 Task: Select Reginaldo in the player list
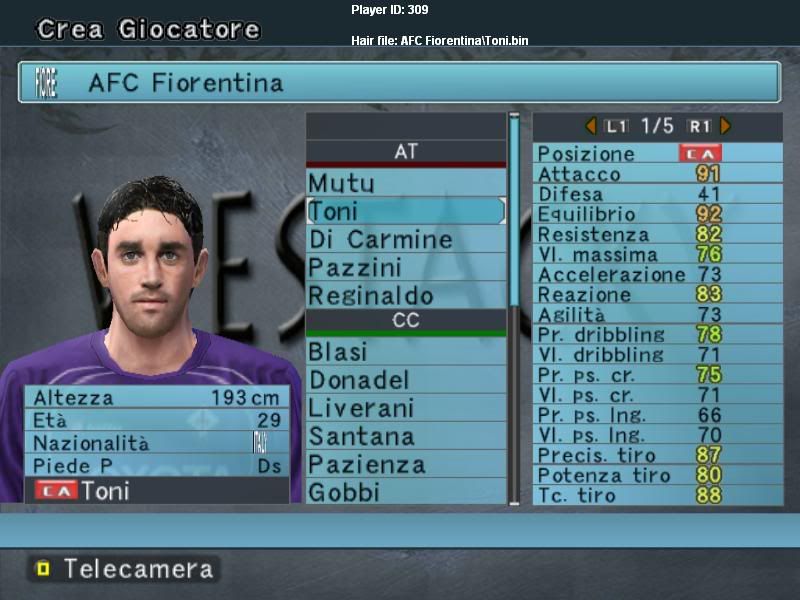pyautogui.click(x=405, y=296)
